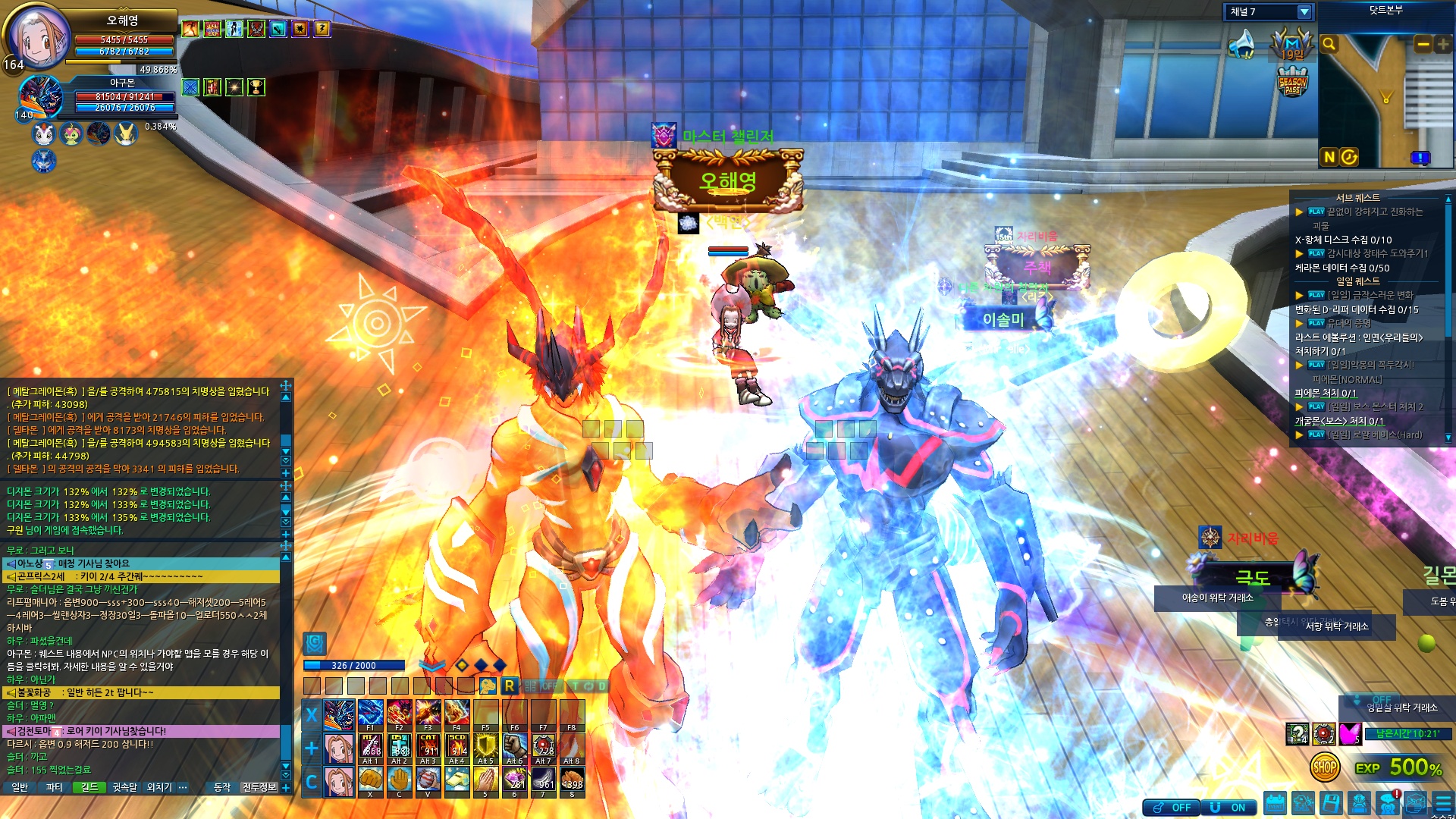Click the megaphone announcement icon
This screenshot has width=1456, height=819.
point(1243,44)
